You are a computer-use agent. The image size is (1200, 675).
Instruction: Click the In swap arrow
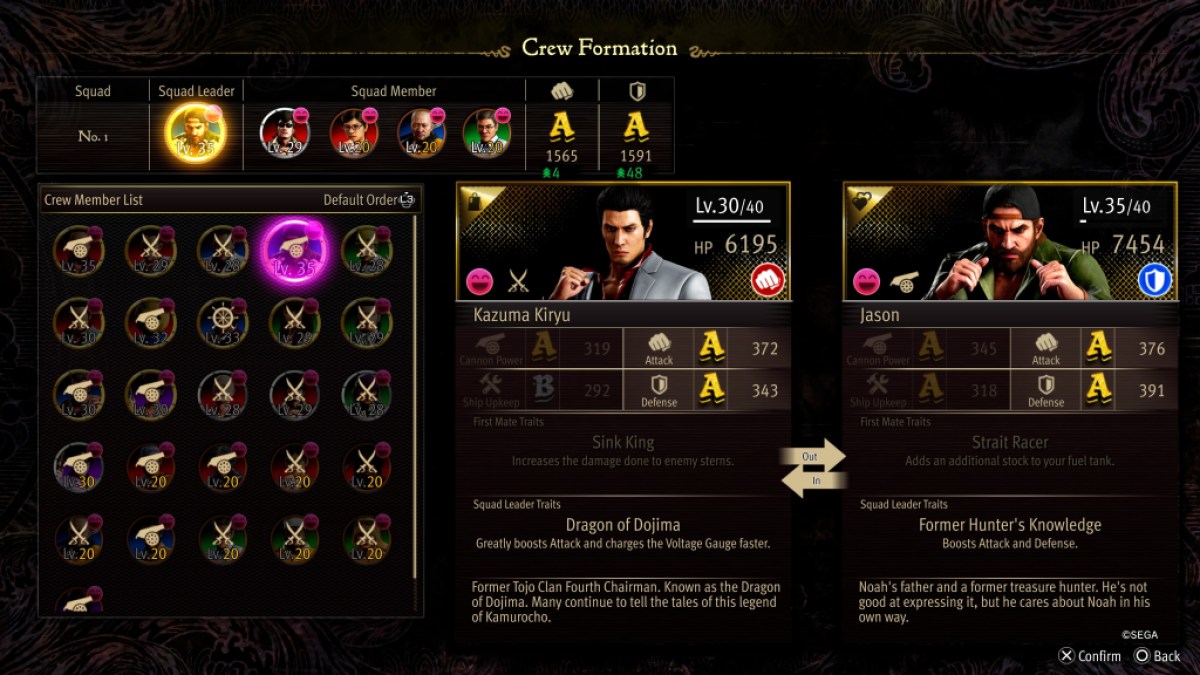coord(812,481)
